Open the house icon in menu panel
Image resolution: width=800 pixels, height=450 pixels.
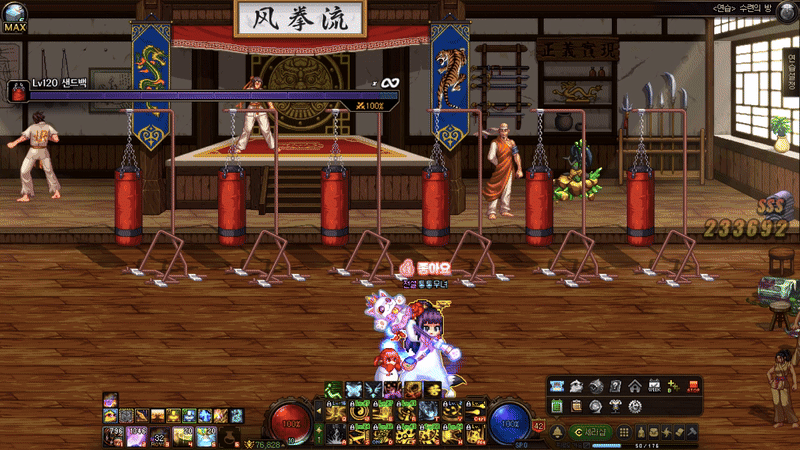[x=635, y=387]
